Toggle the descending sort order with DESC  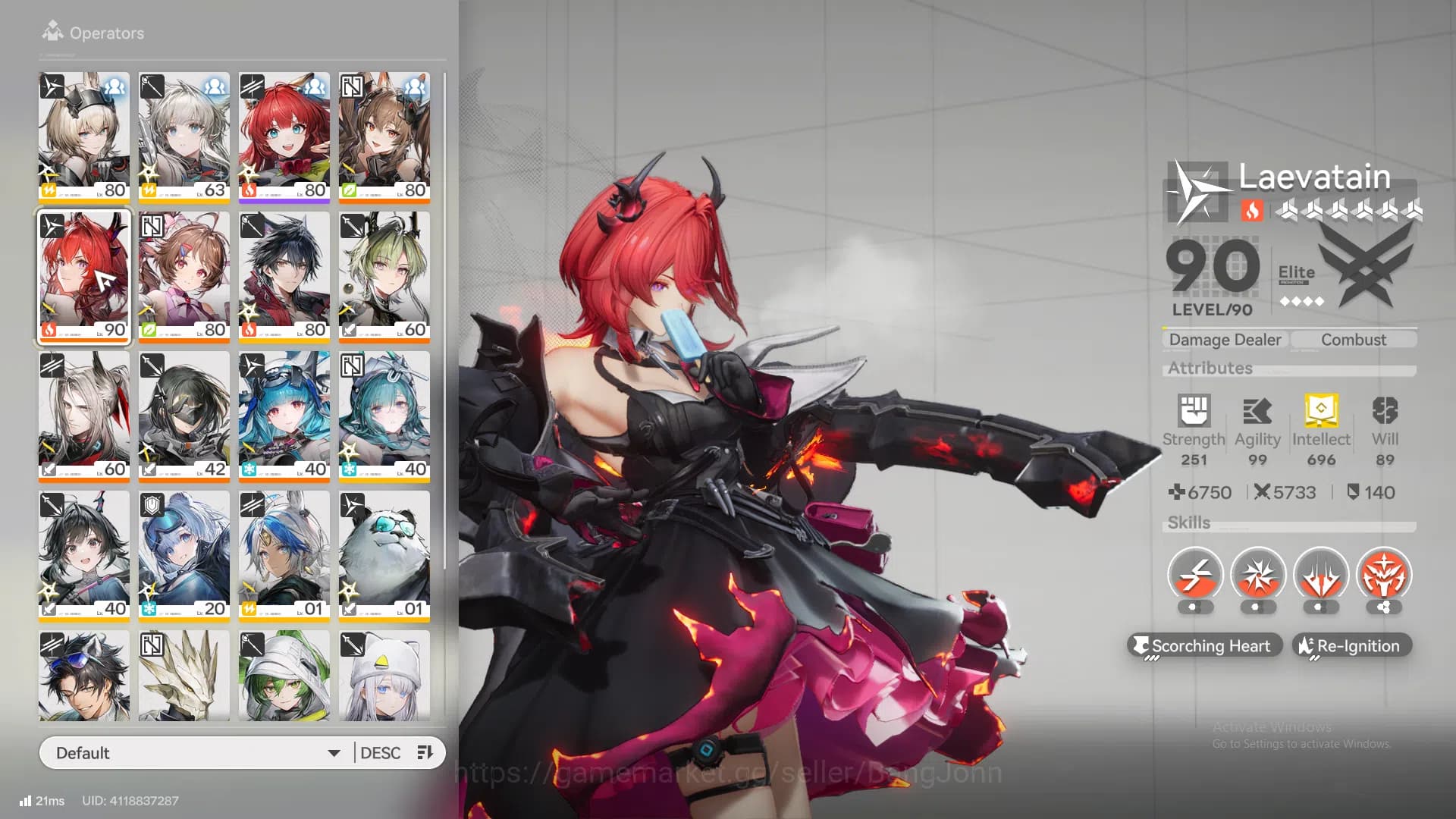(x=381, y=752)
